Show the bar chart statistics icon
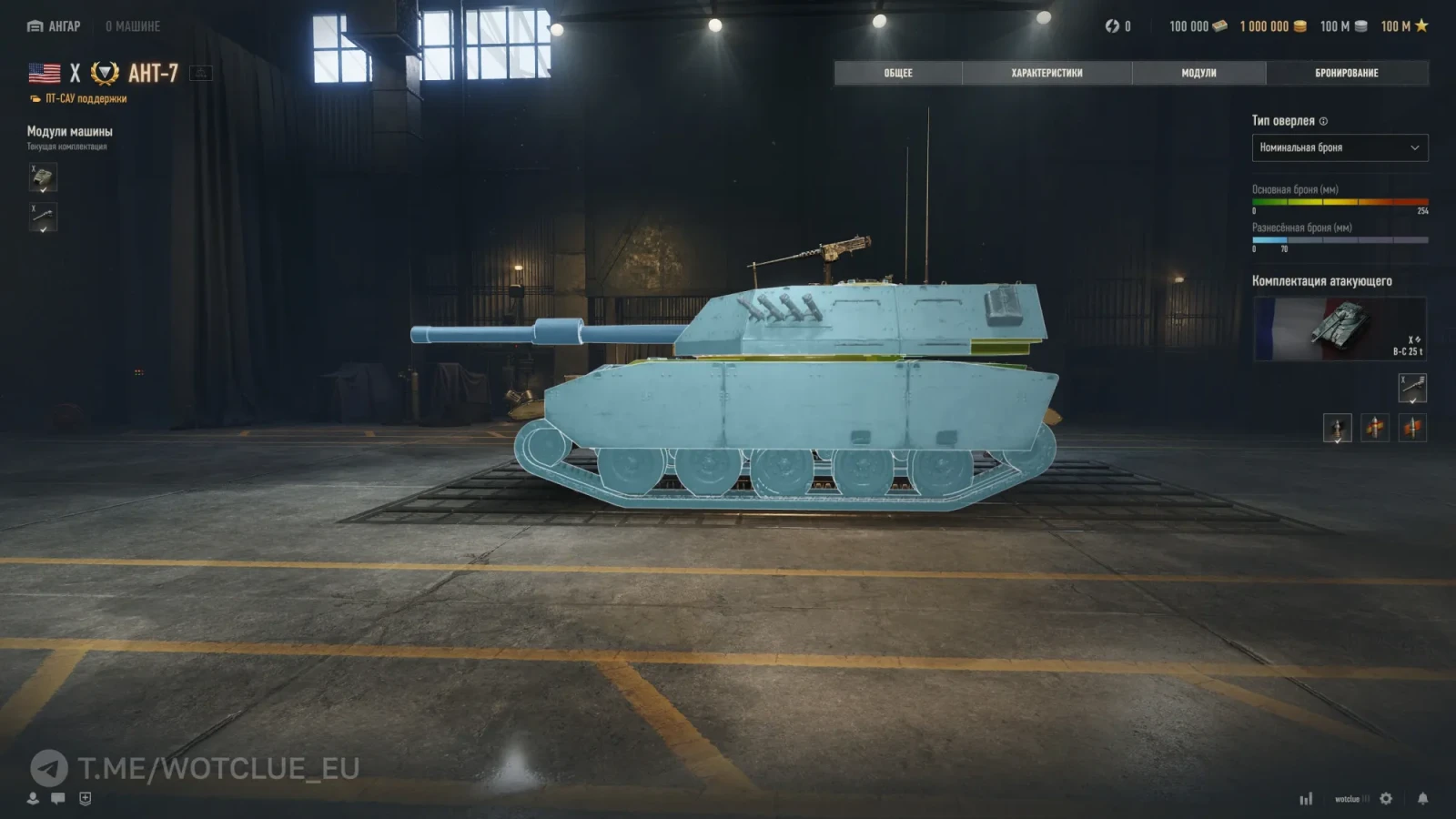Viewport: 1456px width, 819px height. 1306,798
